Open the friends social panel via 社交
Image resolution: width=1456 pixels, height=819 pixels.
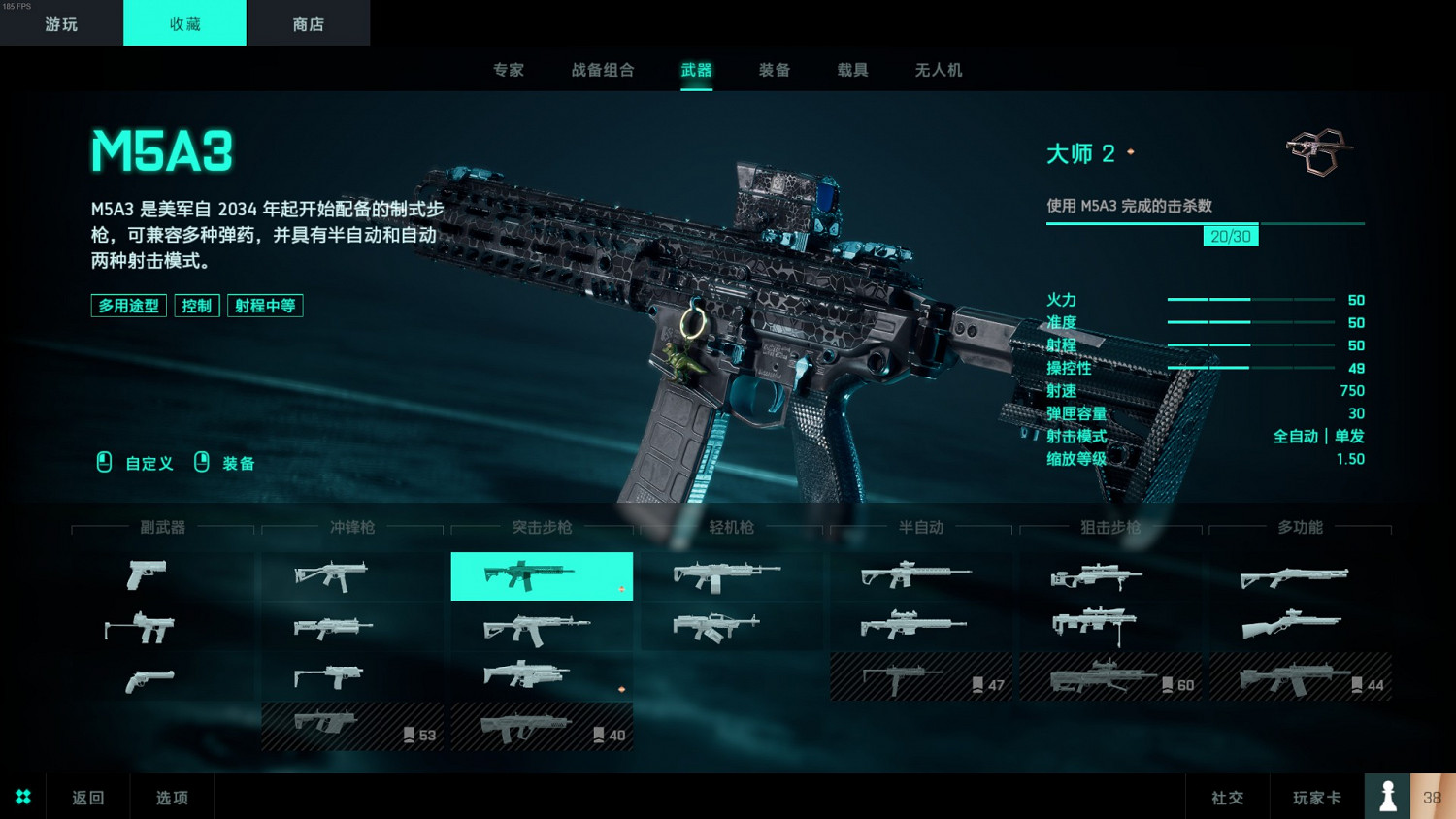[1227, 797]
